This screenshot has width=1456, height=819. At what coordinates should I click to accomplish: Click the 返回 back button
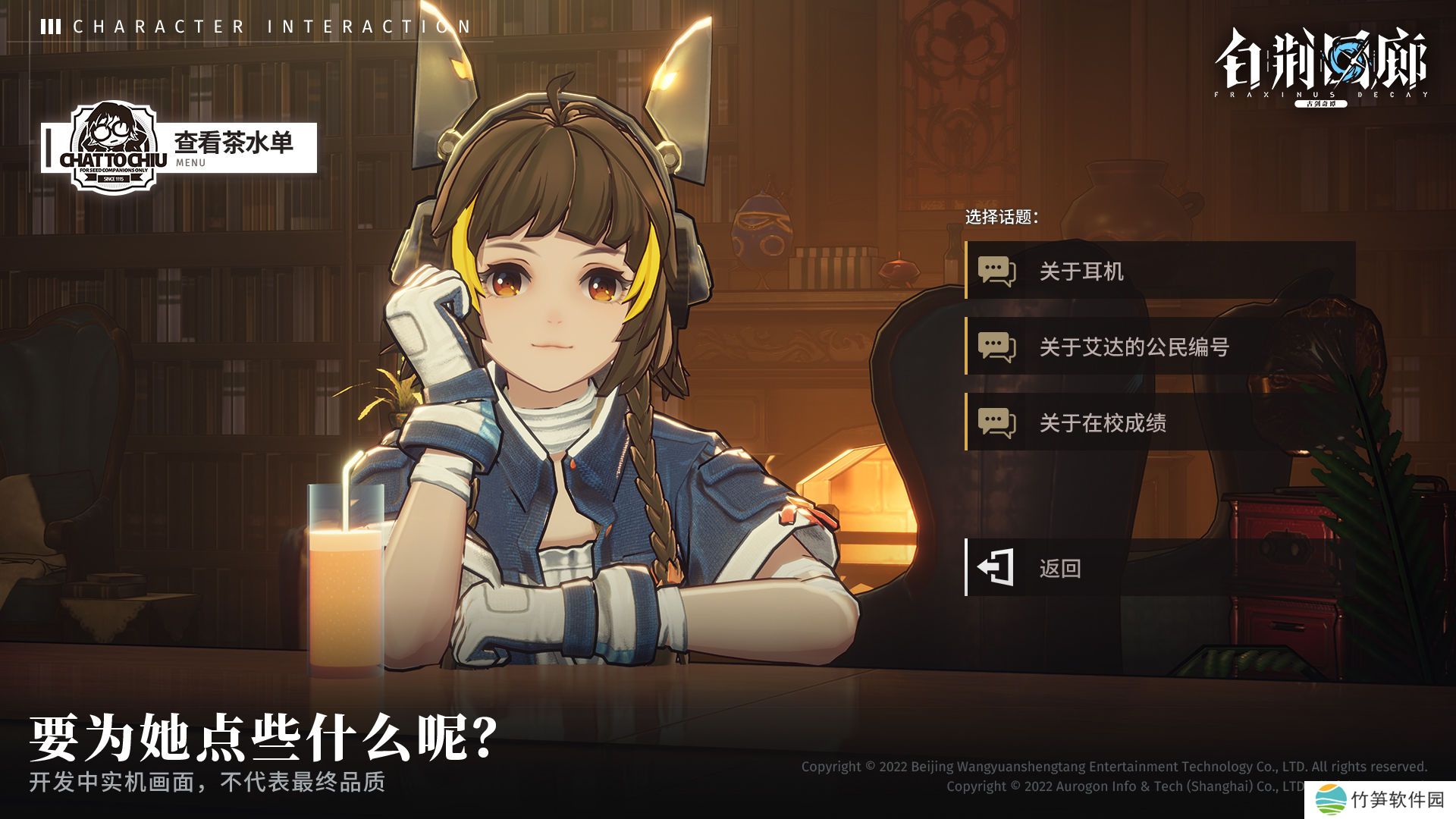tap(1159, 568)
